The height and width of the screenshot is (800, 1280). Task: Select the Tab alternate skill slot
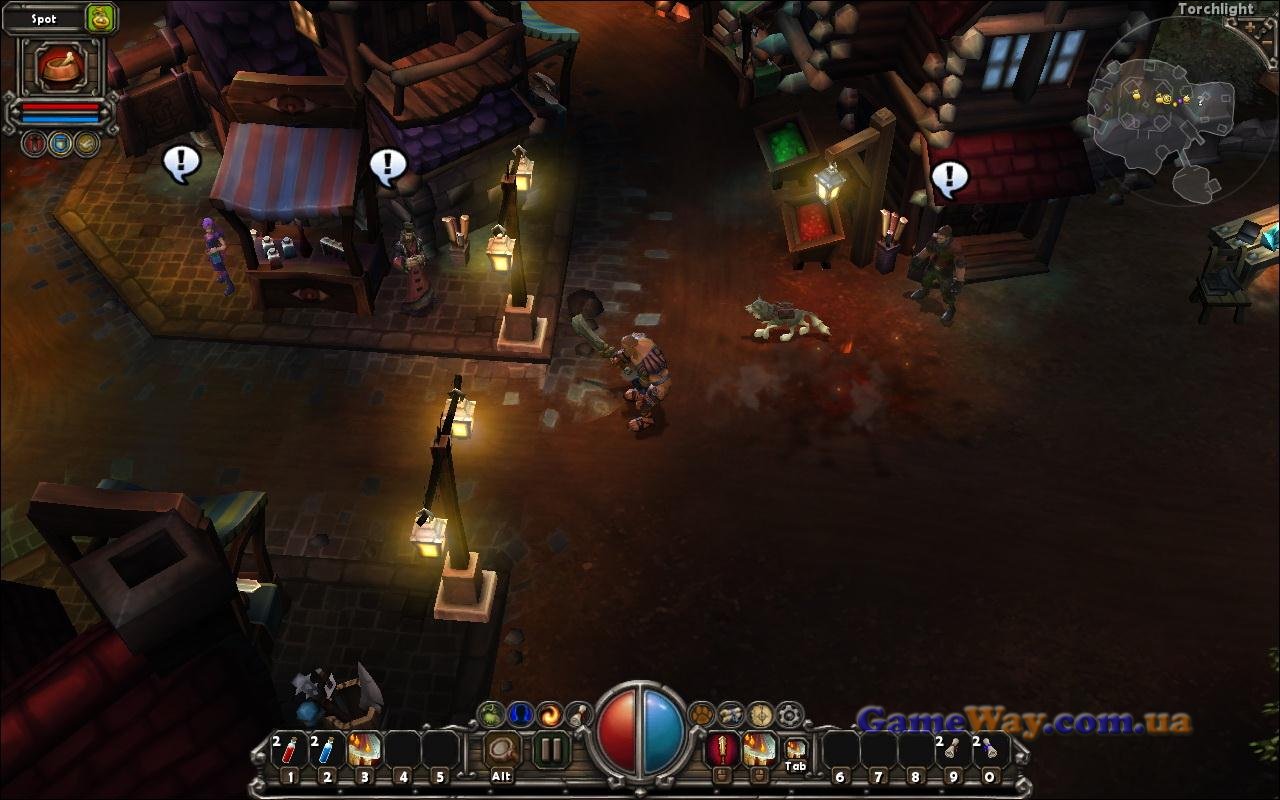(x=795, y=750)
